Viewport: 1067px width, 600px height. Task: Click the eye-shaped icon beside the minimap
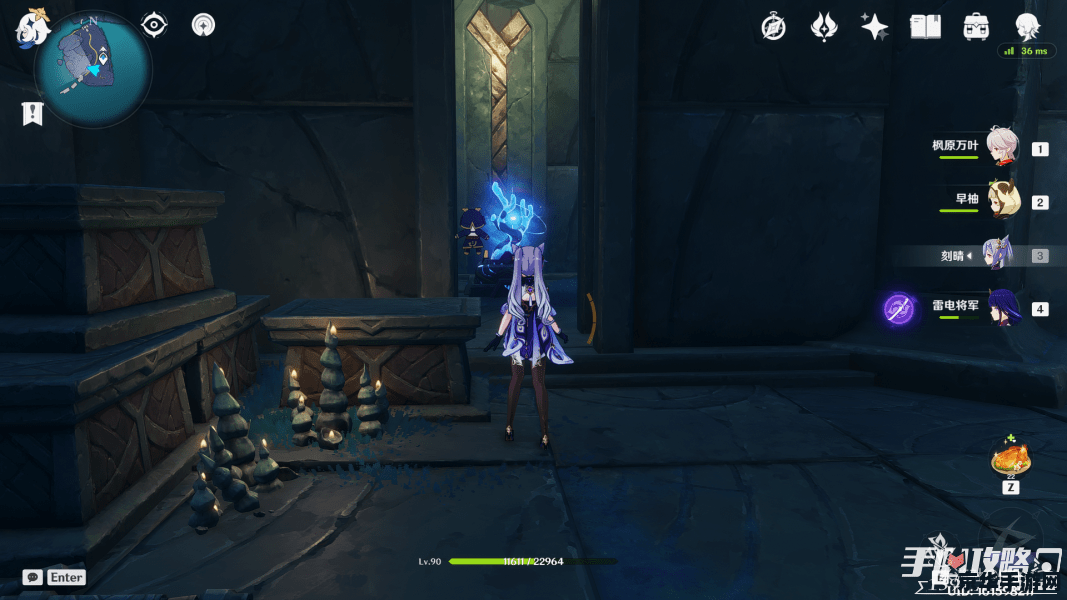click(x=154, y=25)
